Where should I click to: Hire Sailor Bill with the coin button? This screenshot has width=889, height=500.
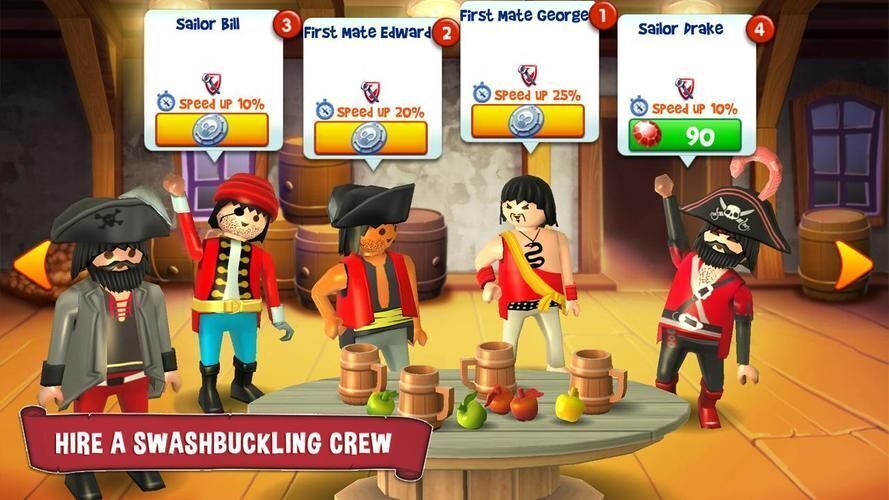point(211,129)
